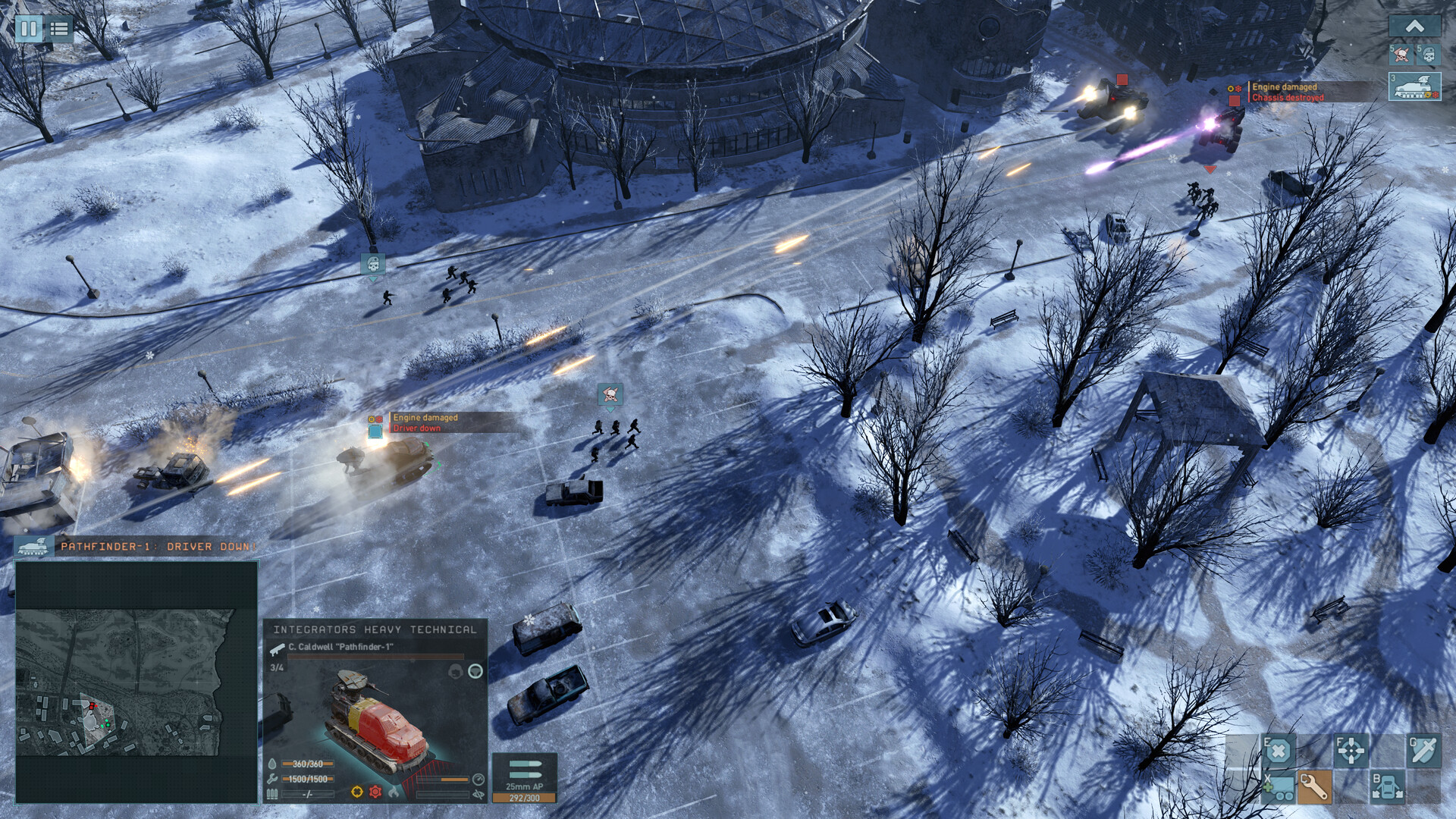The image size is (1456, 819).
Task: Select the passenger head icon in the crew slots
Action: pyautogui.click(x=456, y=672)
